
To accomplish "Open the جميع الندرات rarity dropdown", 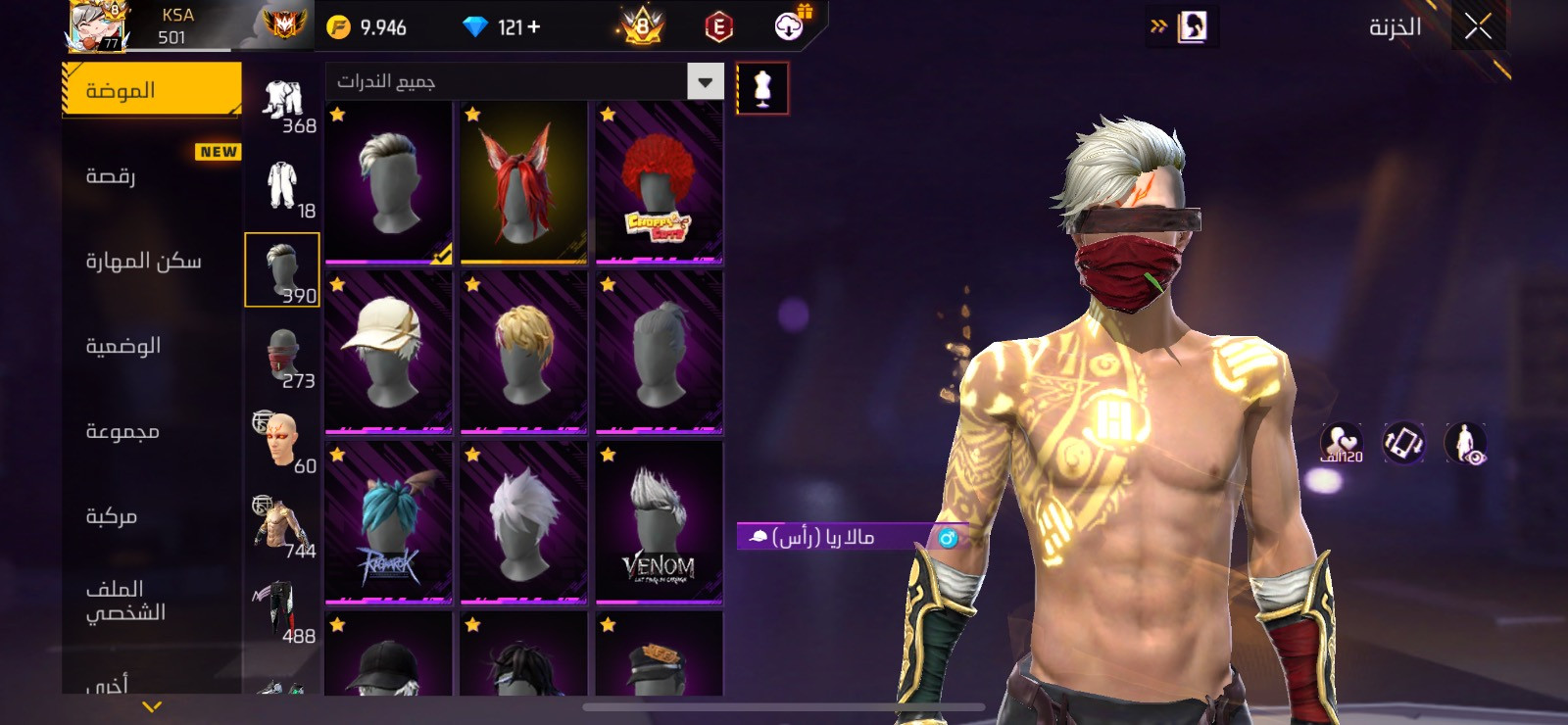I will pos(524,81).
